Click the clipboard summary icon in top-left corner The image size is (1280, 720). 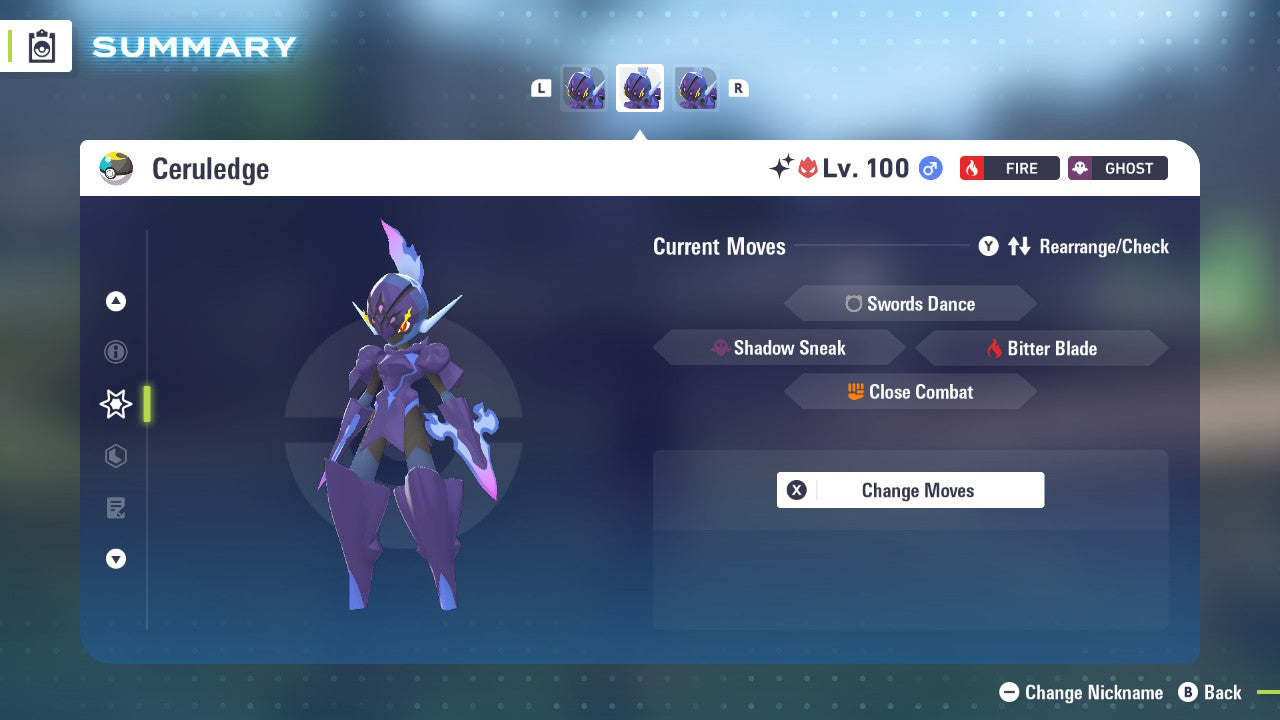[x=41, y=46]
